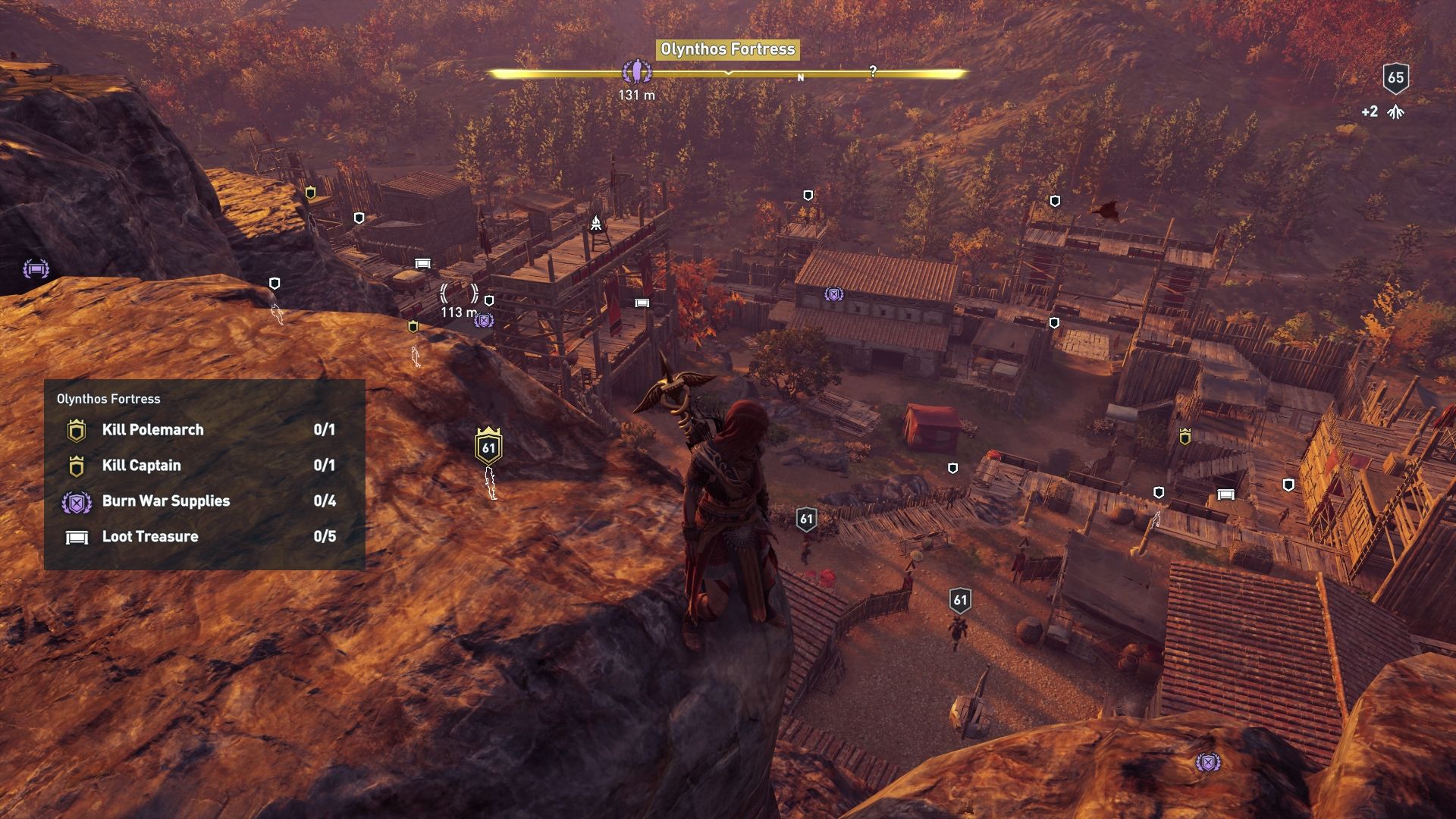Select the crowned level 61 Polemarch marker
This screenshot has height=819, width=1456.
488,446
